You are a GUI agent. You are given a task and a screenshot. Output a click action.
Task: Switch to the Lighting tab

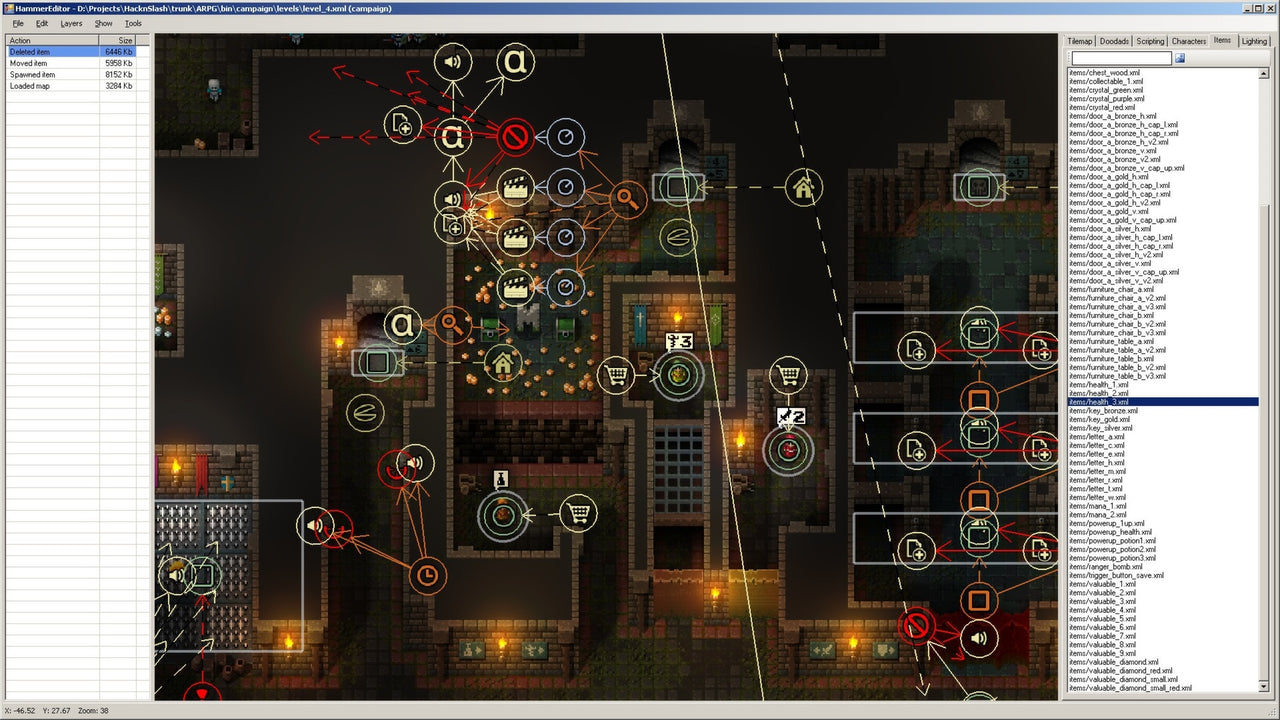1254,41
